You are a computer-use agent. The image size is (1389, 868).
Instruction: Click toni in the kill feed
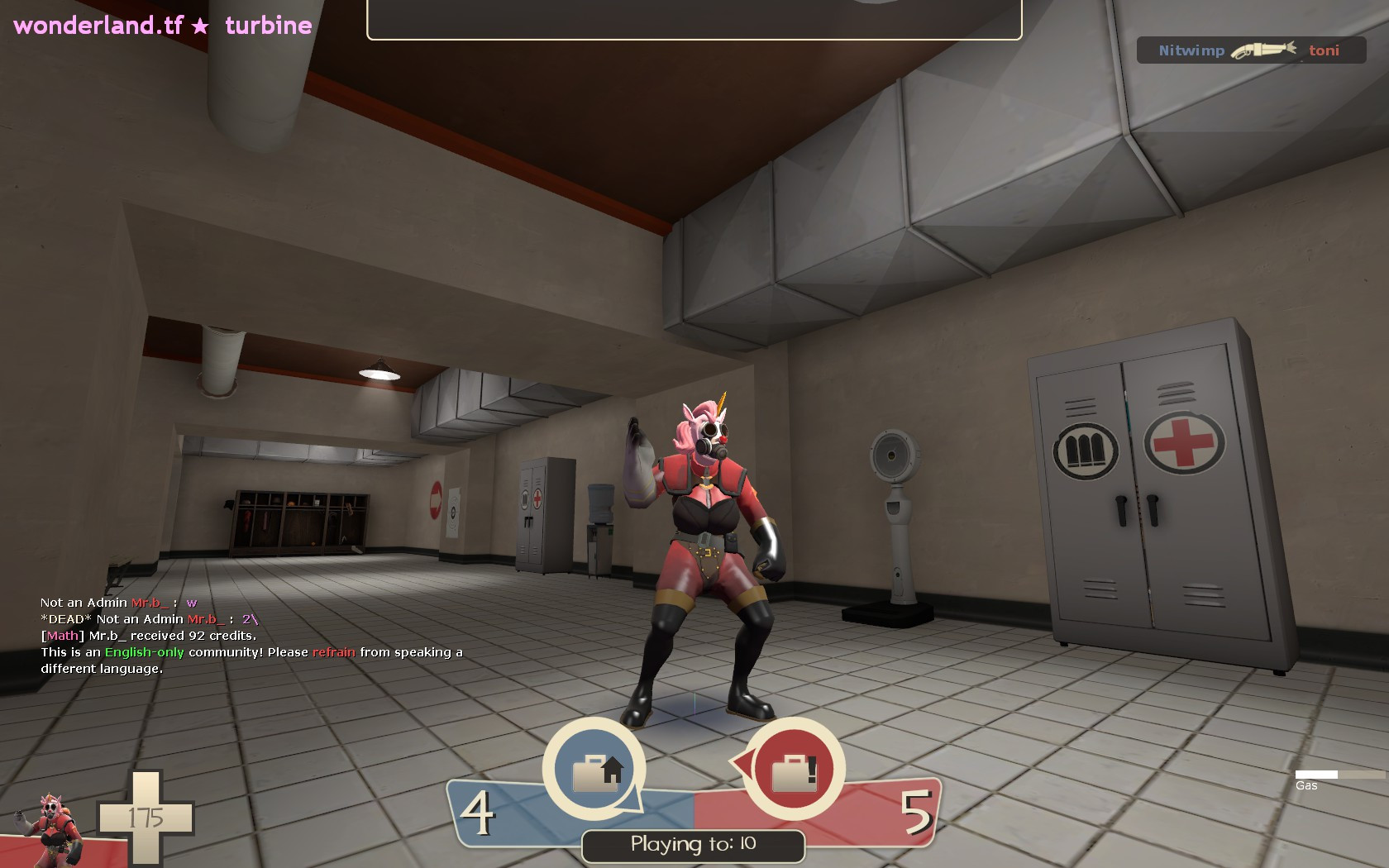pyautogui.click(x=1325, y=50)
